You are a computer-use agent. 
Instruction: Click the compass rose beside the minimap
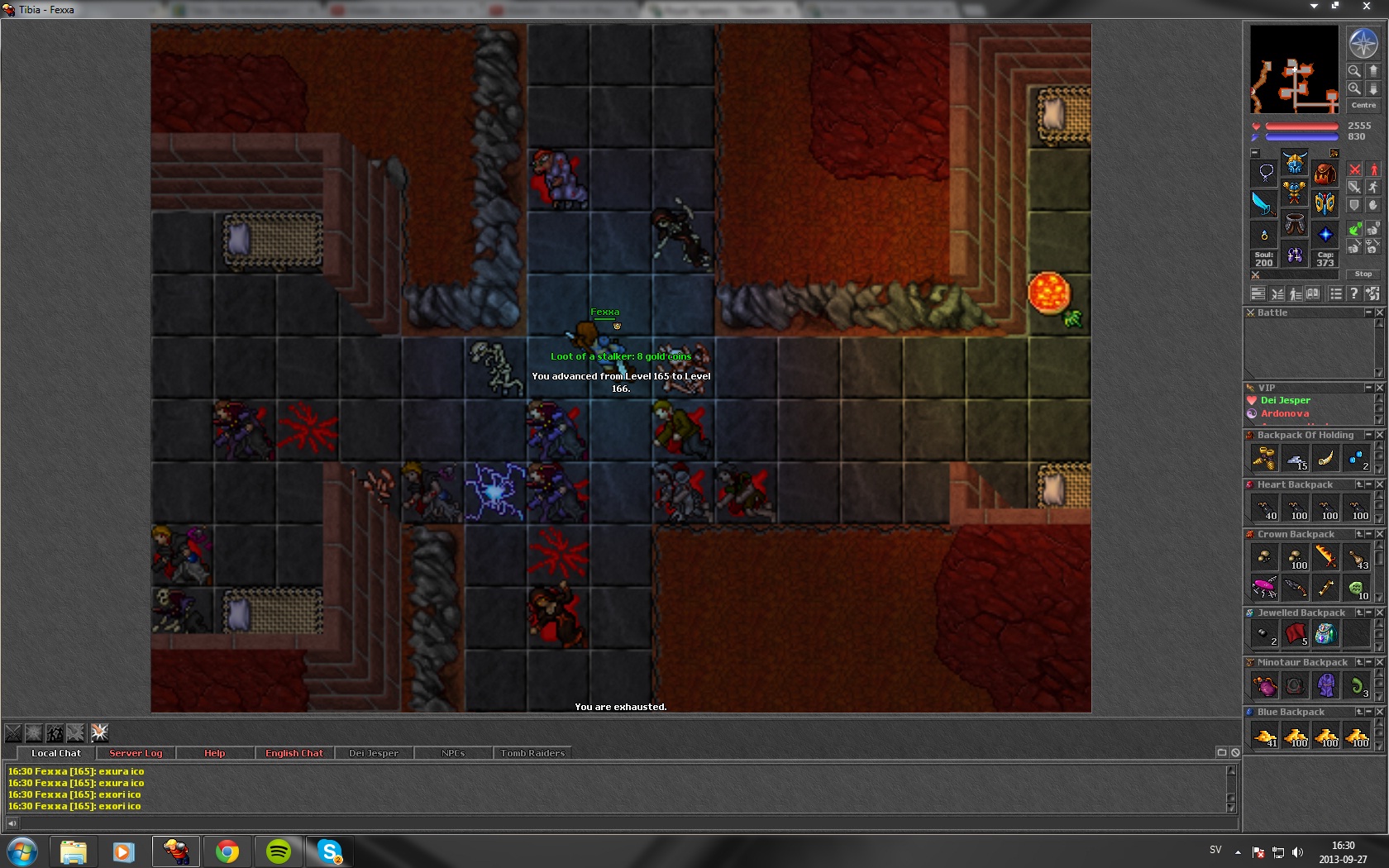pos(1363,43)
